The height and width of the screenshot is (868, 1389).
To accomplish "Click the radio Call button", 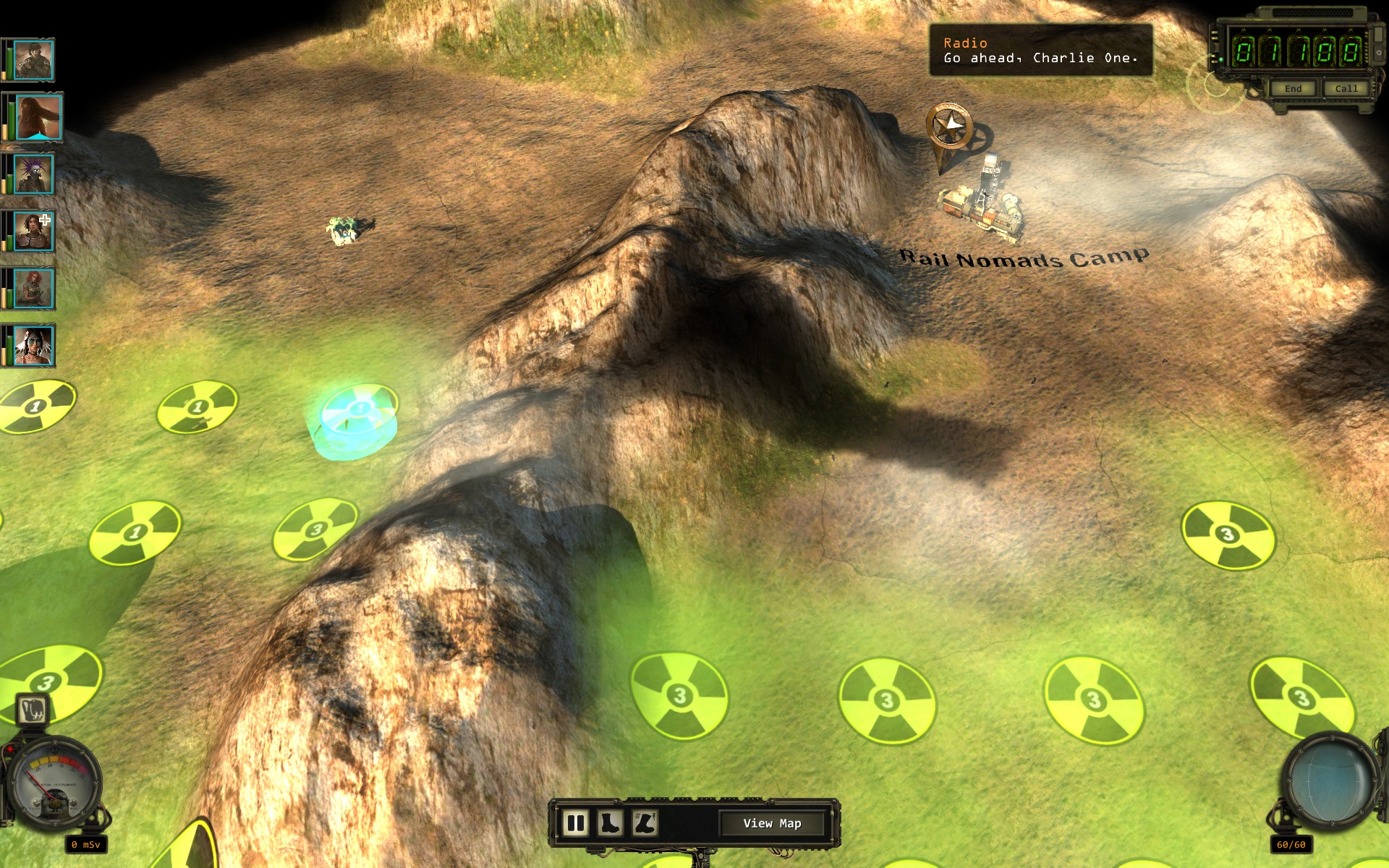I will point(1346,88).
